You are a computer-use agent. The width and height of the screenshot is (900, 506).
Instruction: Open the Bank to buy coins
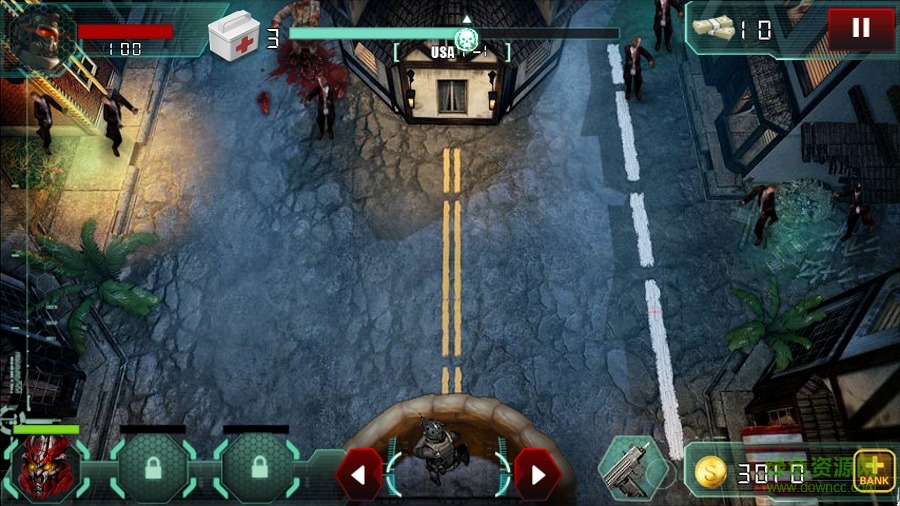(873, 470)
